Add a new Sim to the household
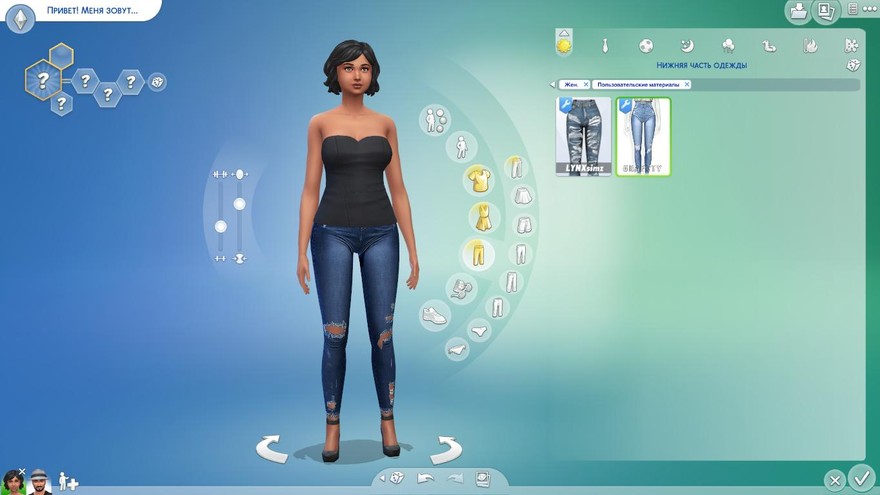Viewport: 880px width, 495px height. 68,482
